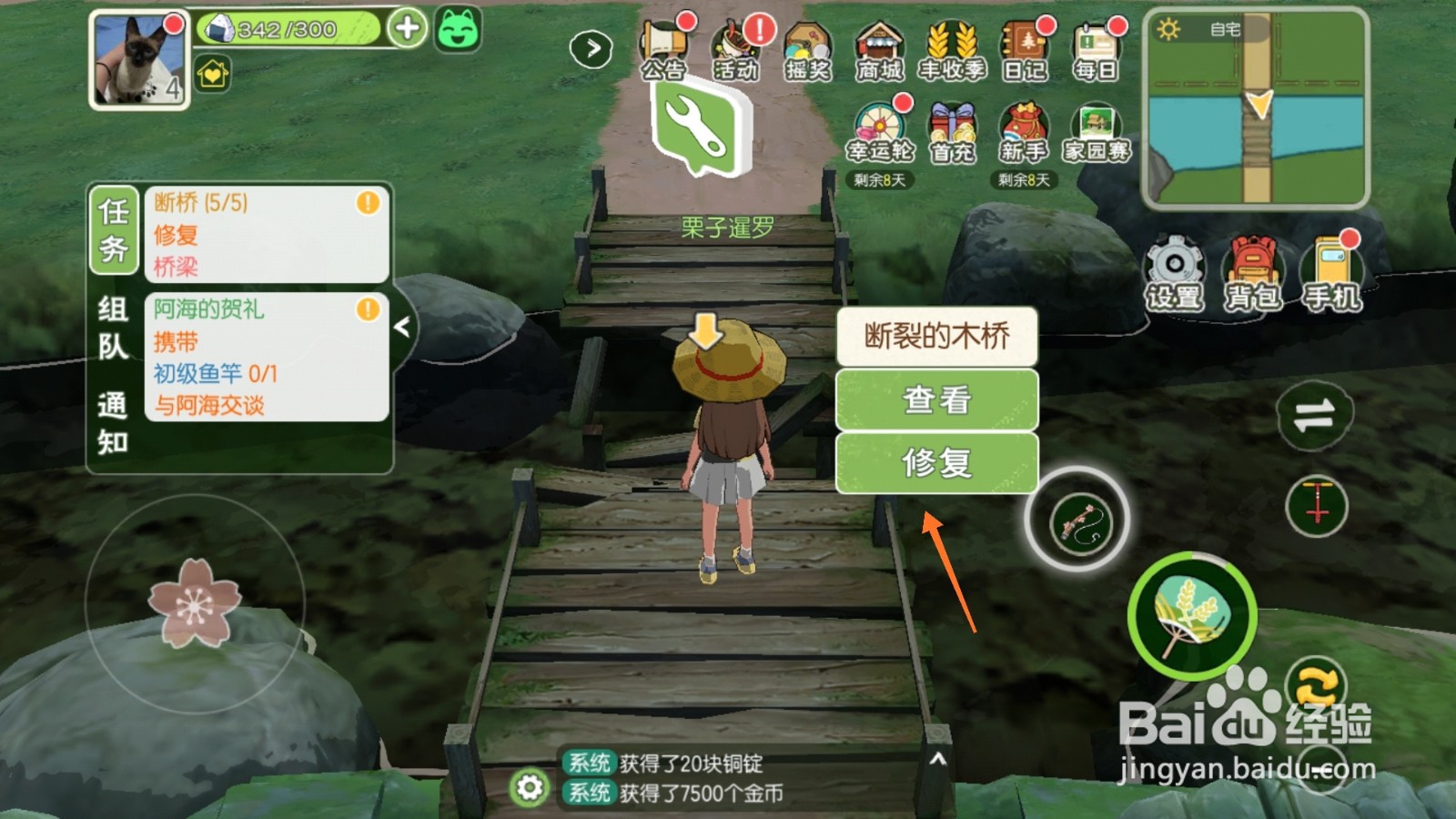Expand the quick menu arrow near the top
Screen dimensions: 1456x819
[x=592, y=47]
